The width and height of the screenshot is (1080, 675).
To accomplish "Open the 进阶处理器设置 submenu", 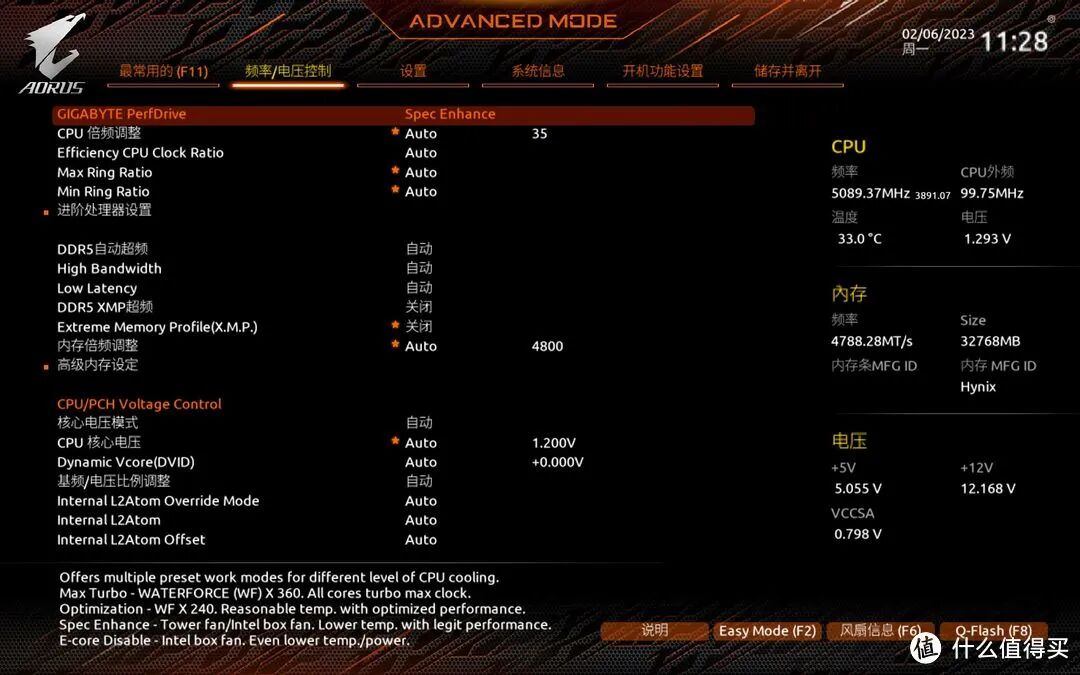I will coord(104,210).
